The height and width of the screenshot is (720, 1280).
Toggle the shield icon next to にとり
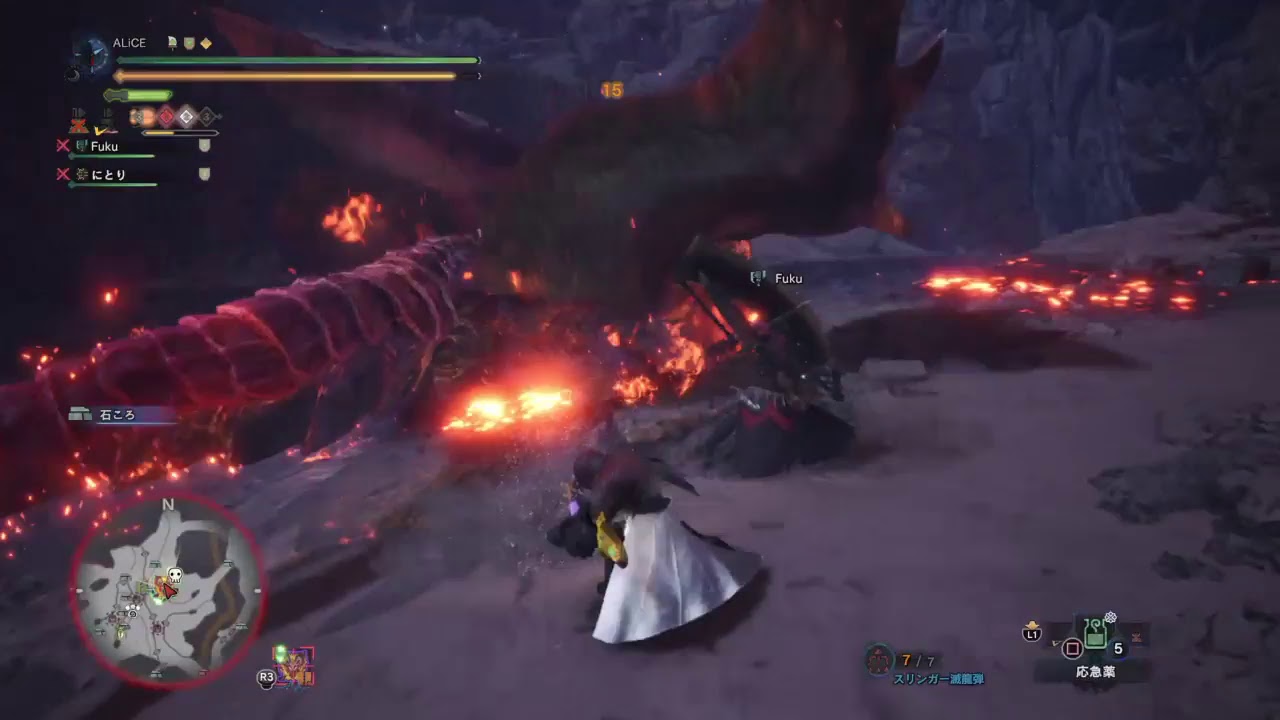(204, 174)
